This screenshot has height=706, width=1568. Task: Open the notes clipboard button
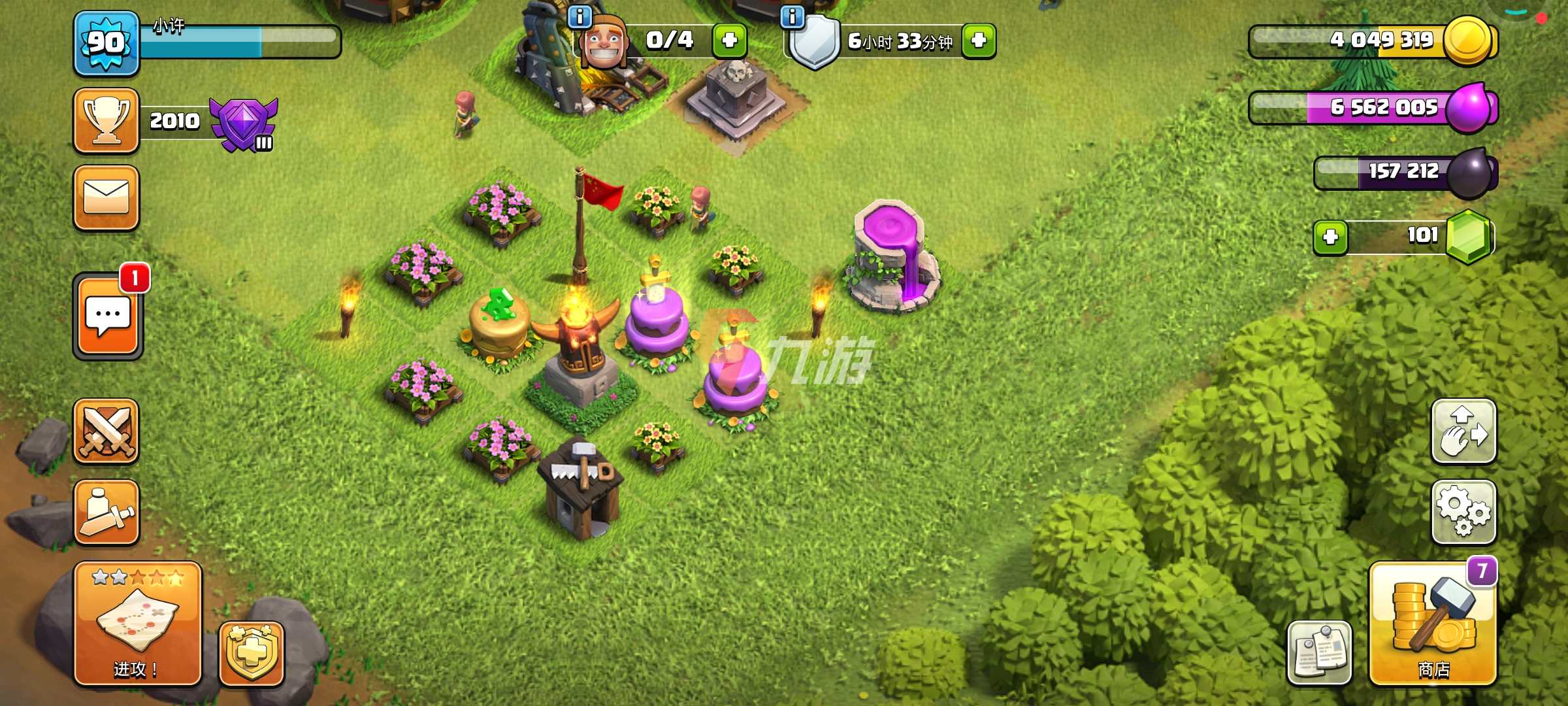(x=1319, y=652)
